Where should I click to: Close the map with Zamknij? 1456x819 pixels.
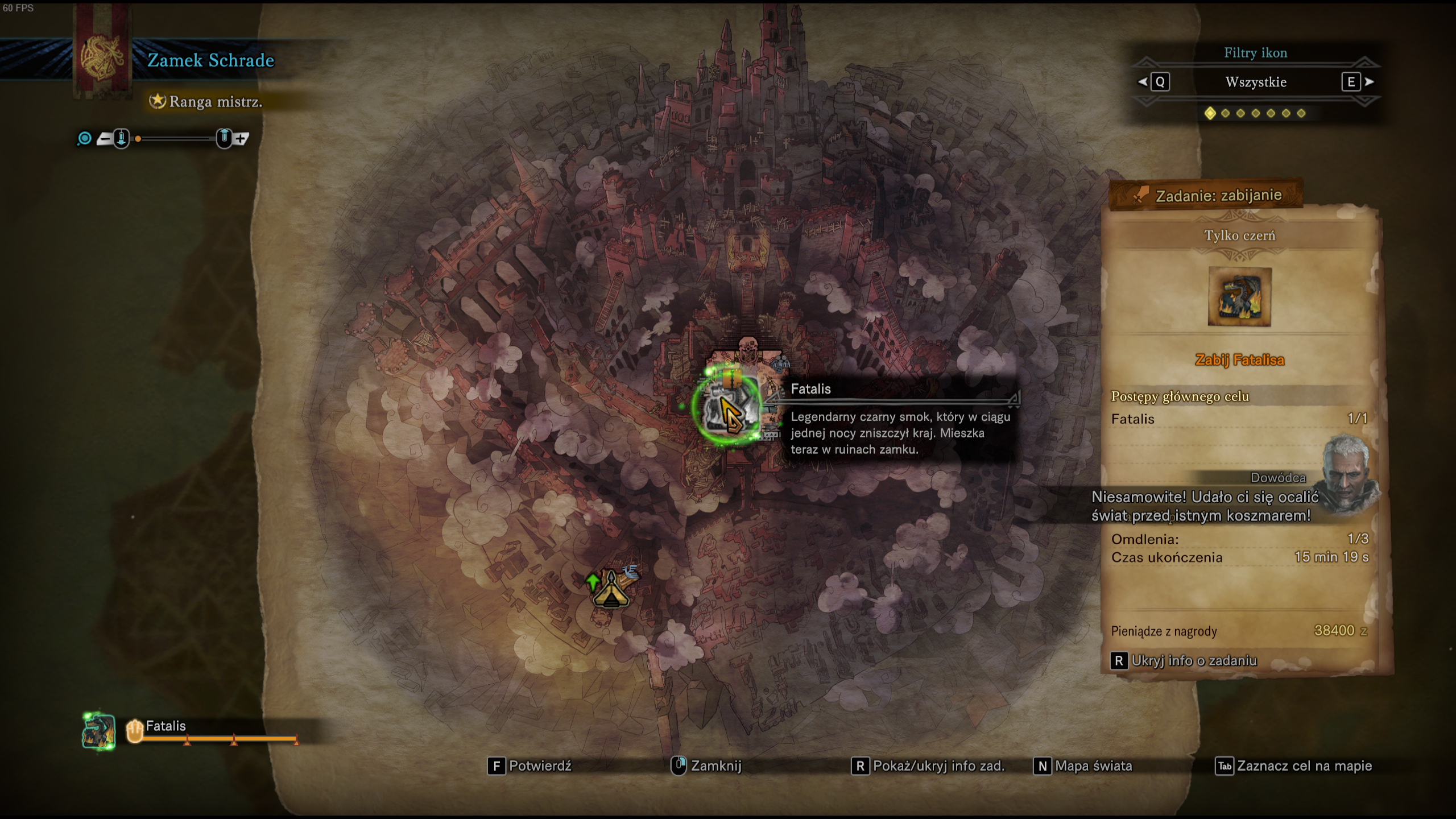click(x=707, y=766)
